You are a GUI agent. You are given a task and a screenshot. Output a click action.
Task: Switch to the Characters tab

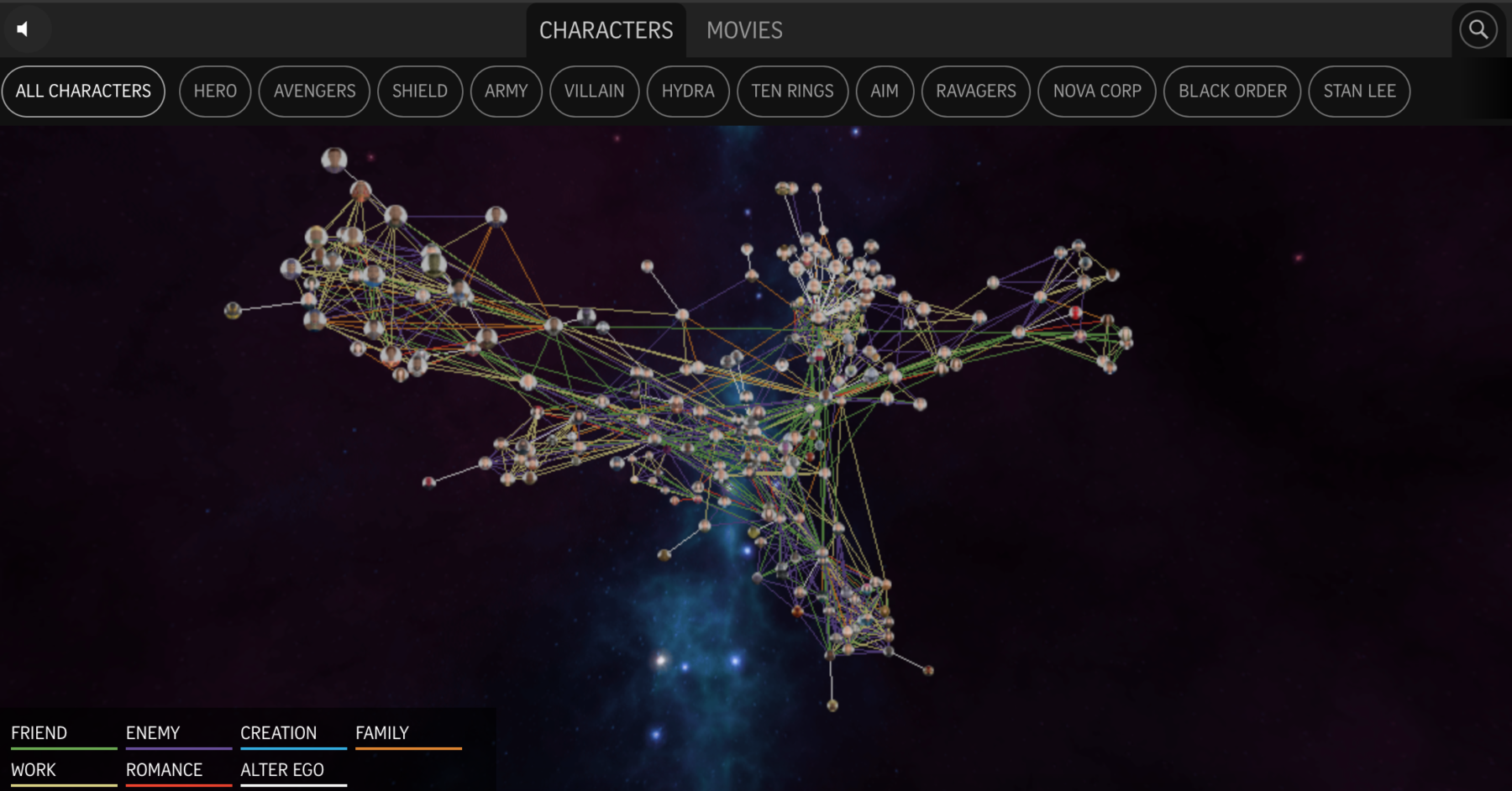pos(606,31)
